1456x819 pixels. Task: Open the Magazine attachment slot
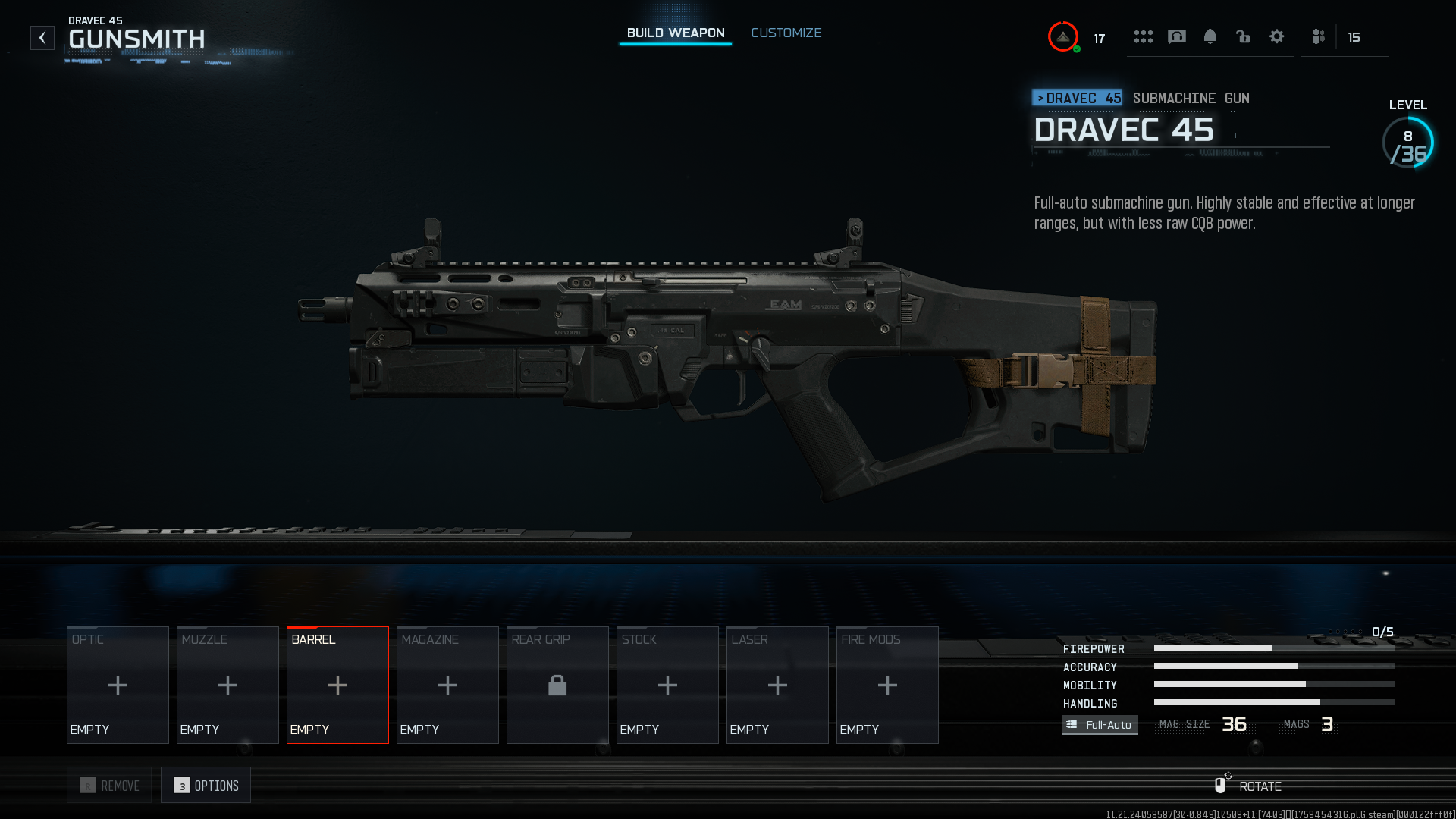[447, 685]
